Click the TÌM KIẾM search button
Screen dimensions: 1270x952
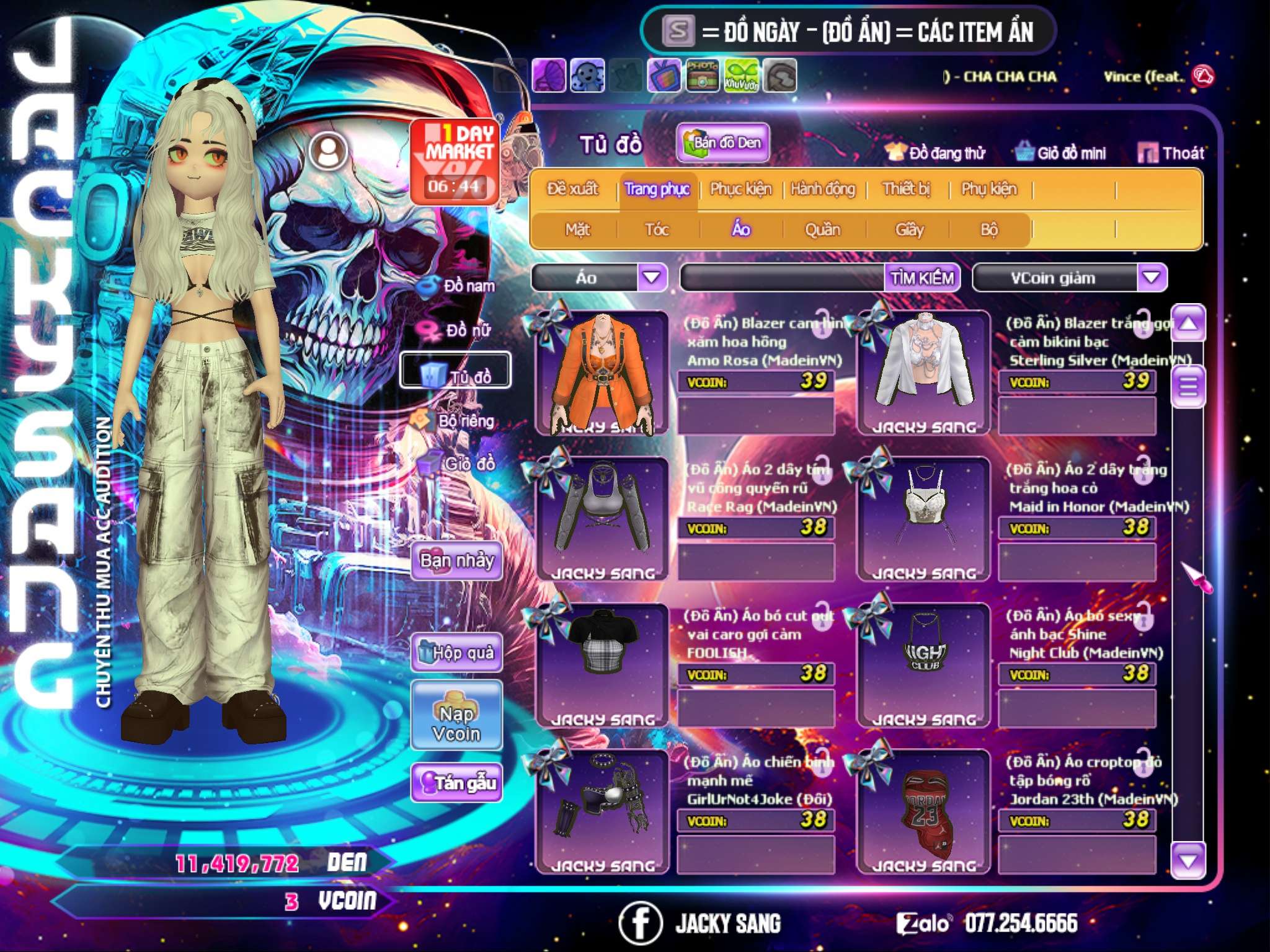(x=921, y=278)
